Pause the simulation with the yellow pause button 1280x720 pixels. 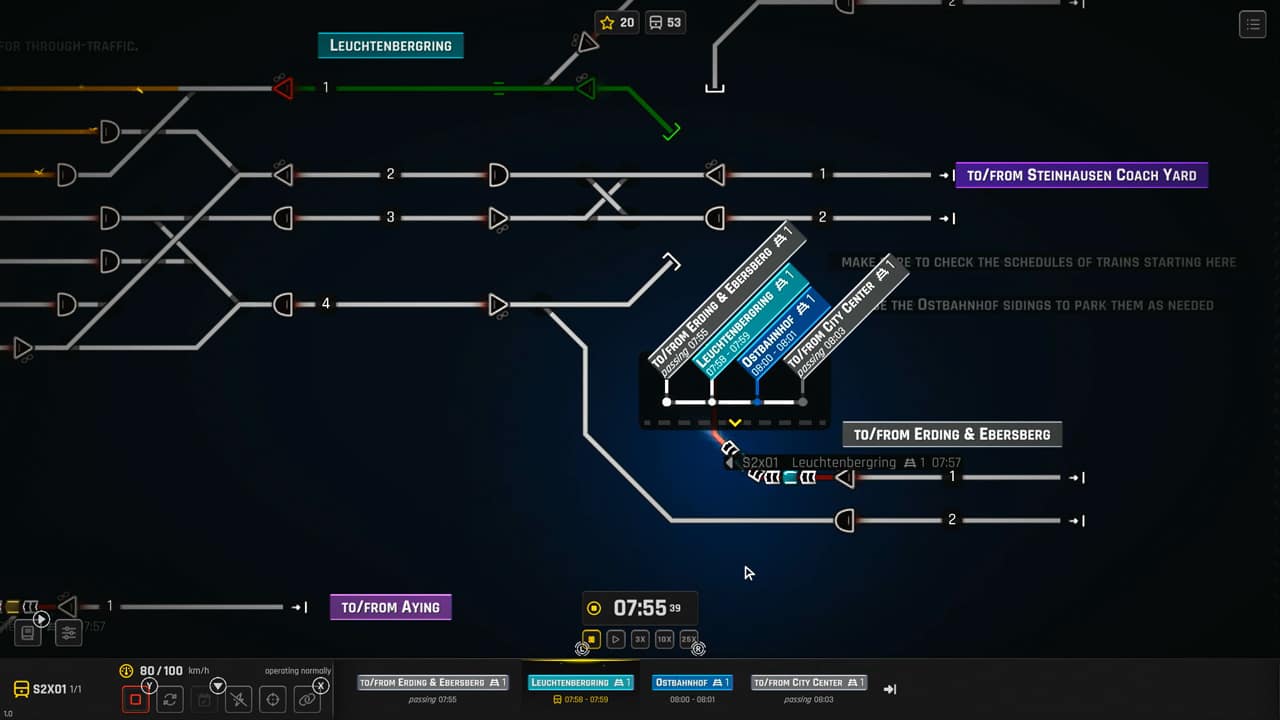point(592,638)
